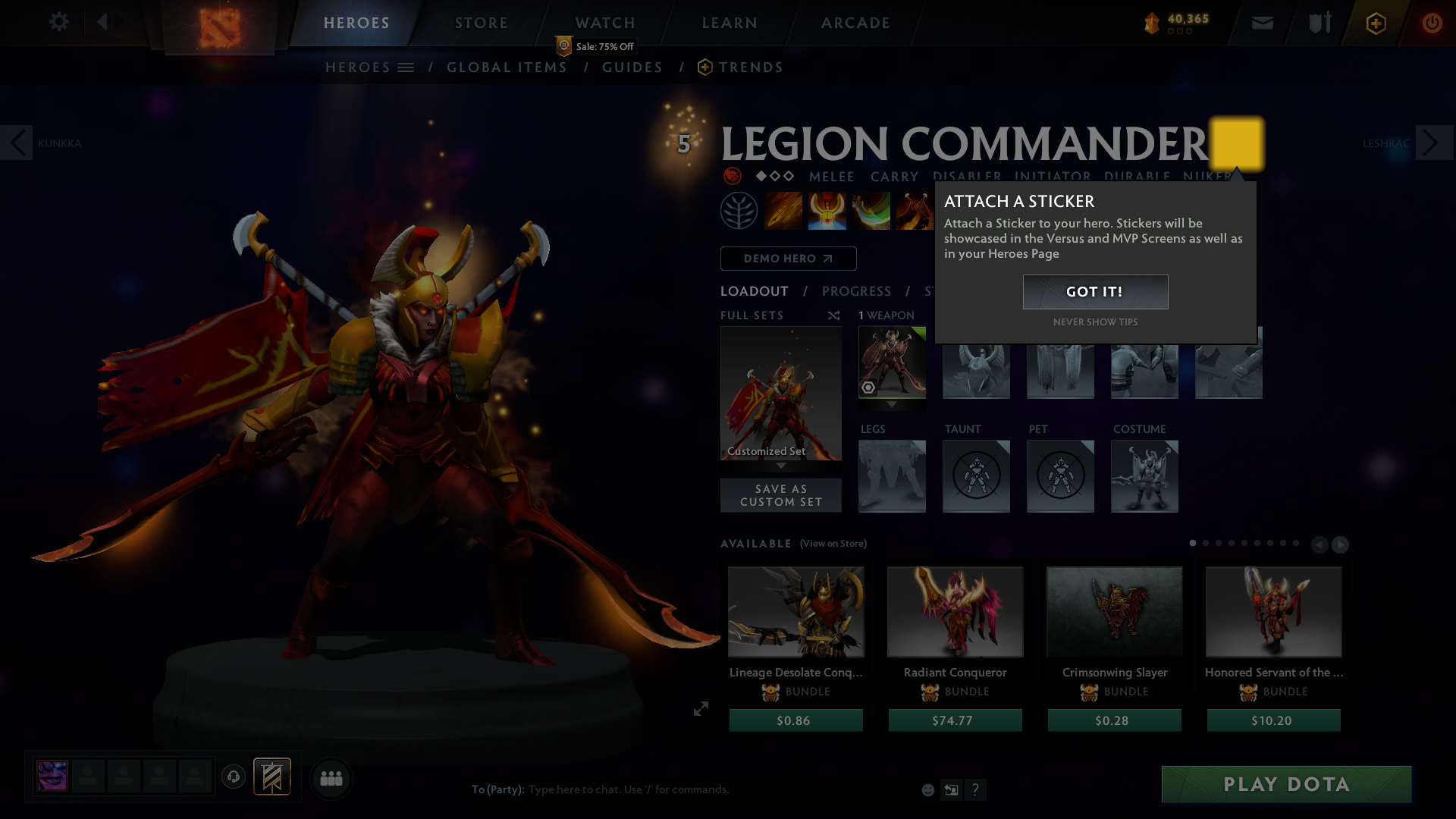Click the GOT IT! button
Viewport: 1456px width, 819px height.
click(x=1095, y=292)
